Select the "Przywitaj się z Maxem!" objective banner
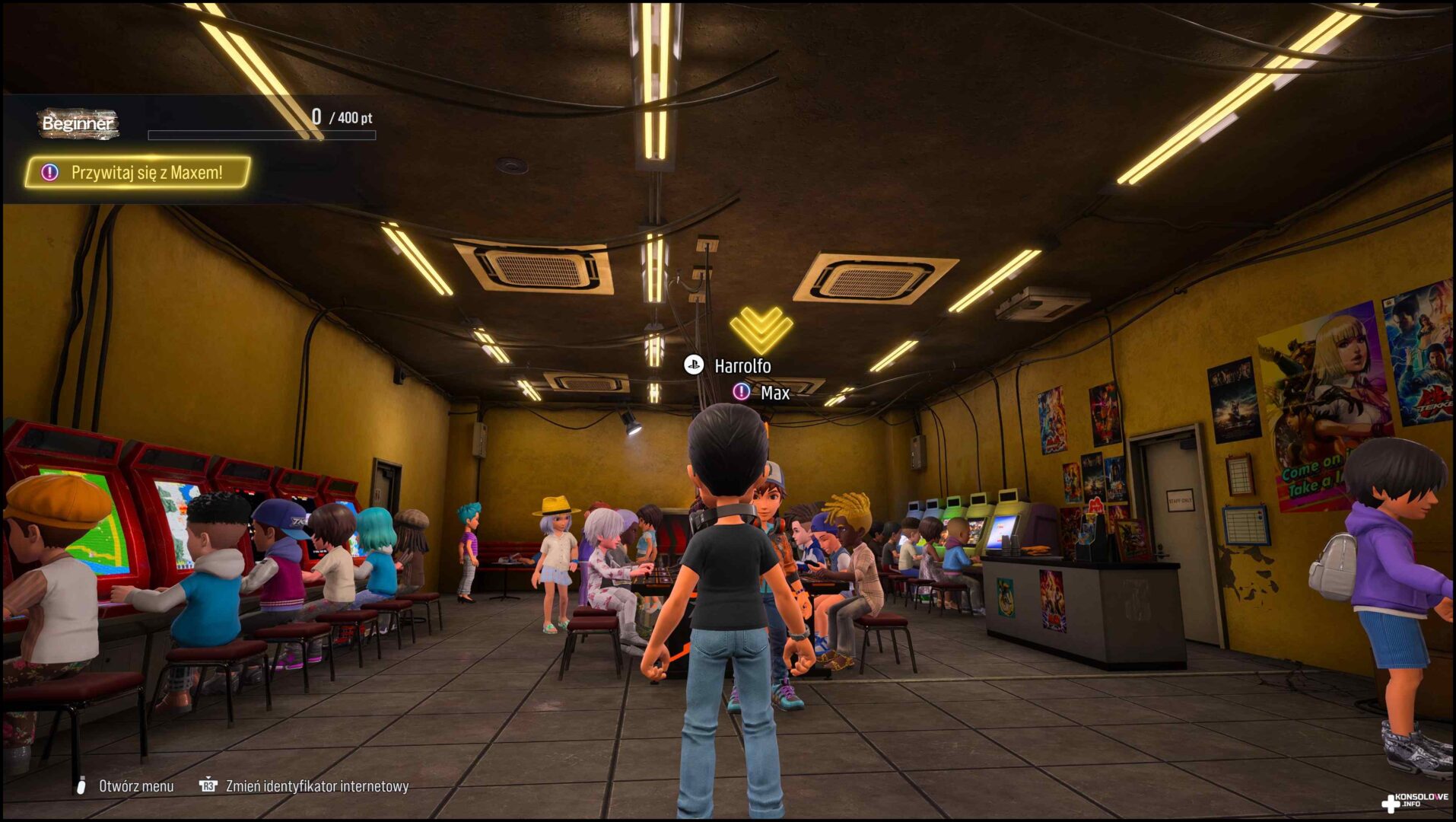The height and width of the screenshot is (822, 1456). click(x=138, y=173)
